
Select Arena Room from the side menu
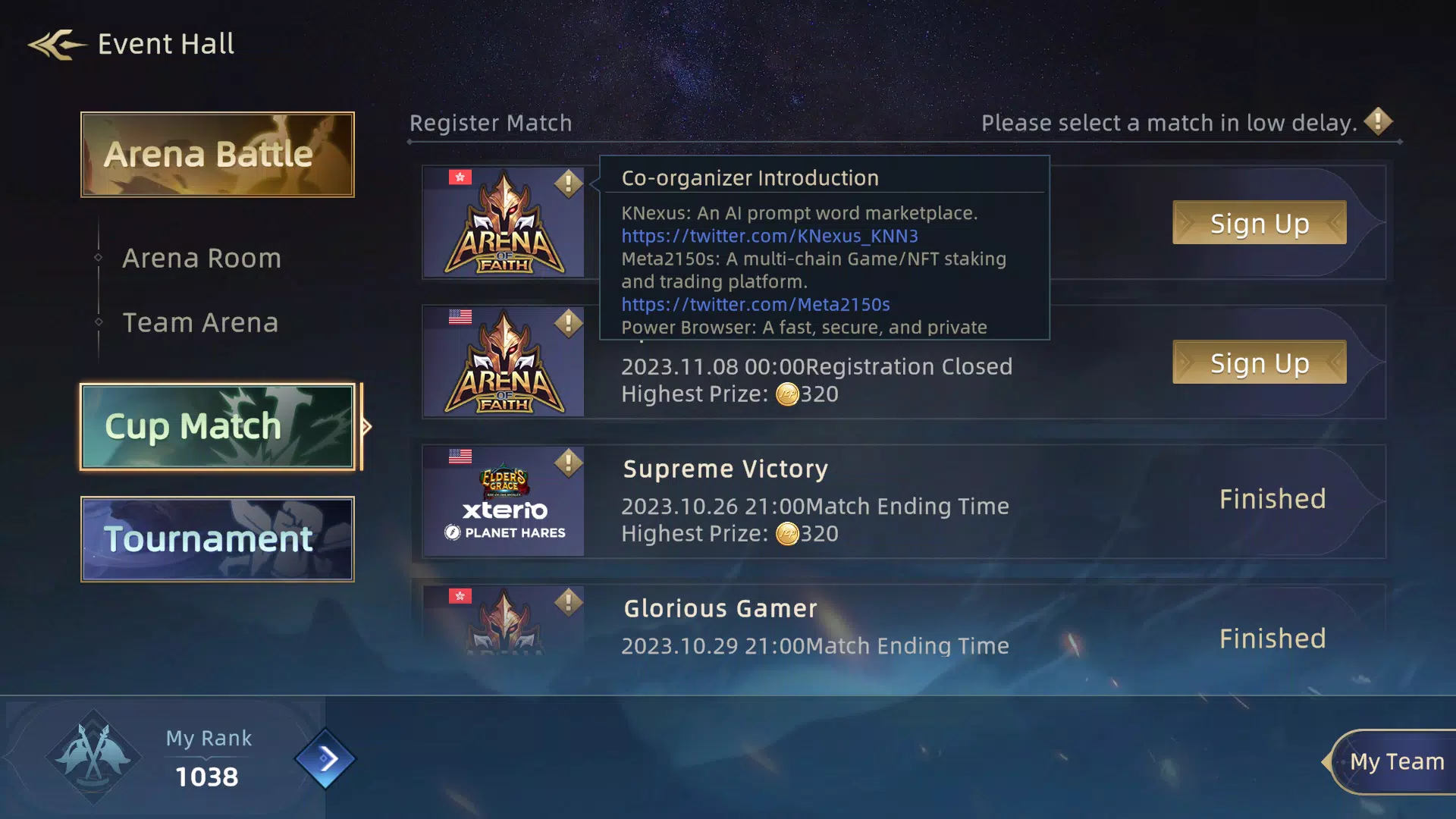click(x=200, y=258)
